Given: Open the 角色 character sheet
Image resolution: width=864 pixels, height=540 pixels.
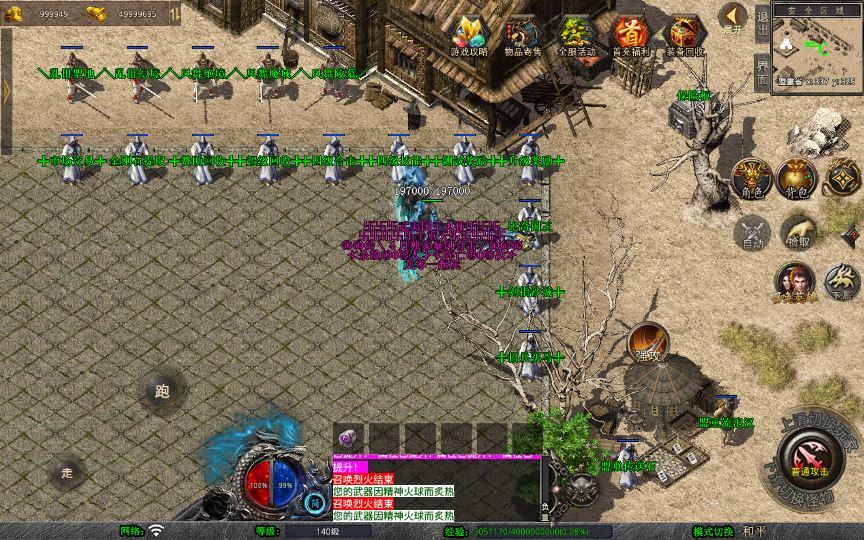Looking at the screenshot, I should [x=749, y=177].
